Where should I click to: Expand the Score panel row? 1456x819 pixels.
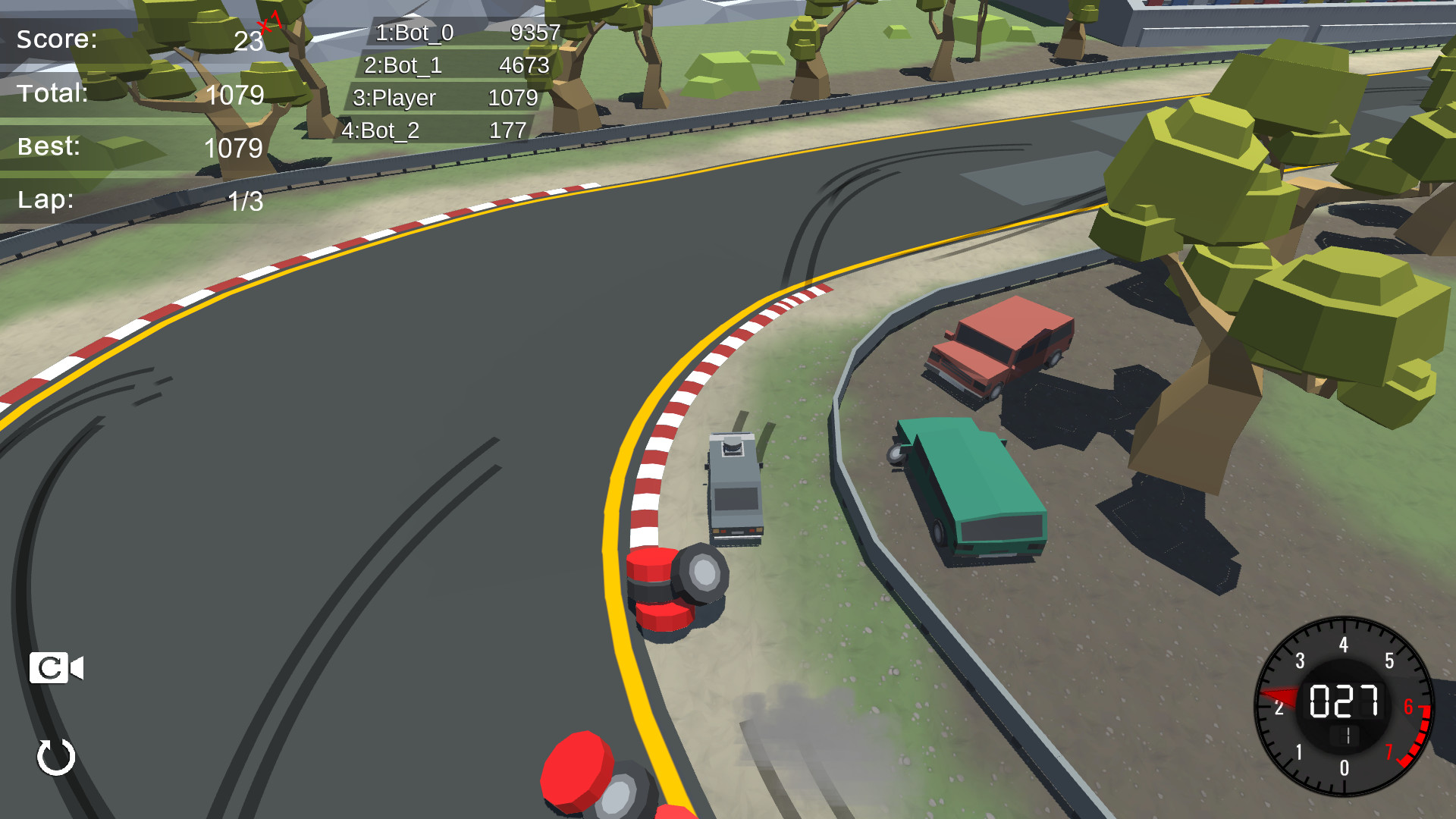136,39
